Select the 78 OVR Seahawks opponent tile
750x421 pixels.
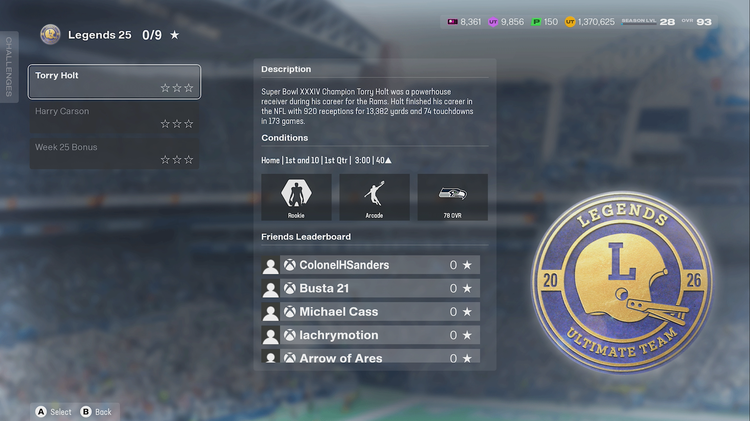452,197
